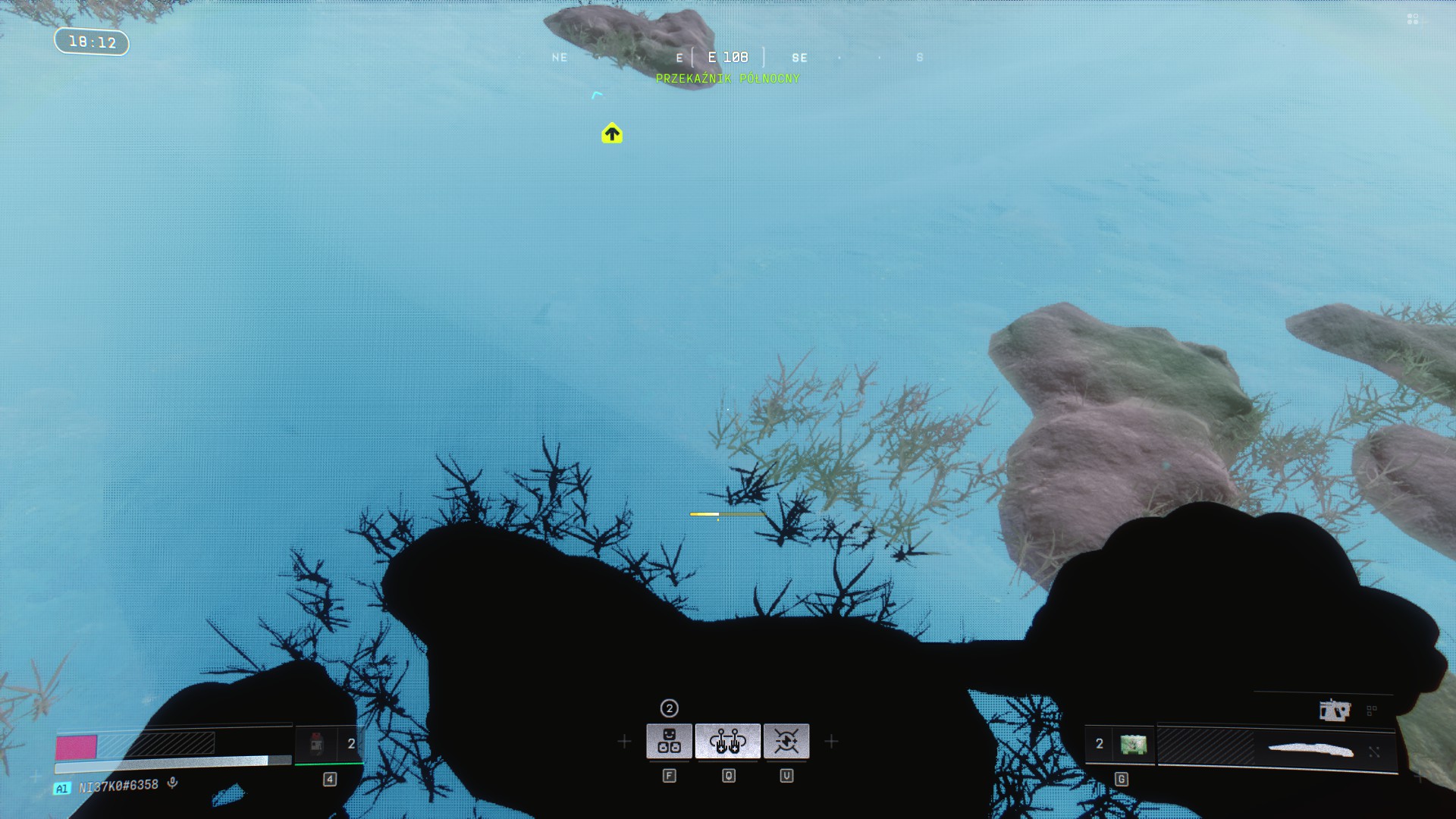Viewport: 1456px width, 819px height.
Task: Select the red canister consumable slot
Action: click(317, 744)
